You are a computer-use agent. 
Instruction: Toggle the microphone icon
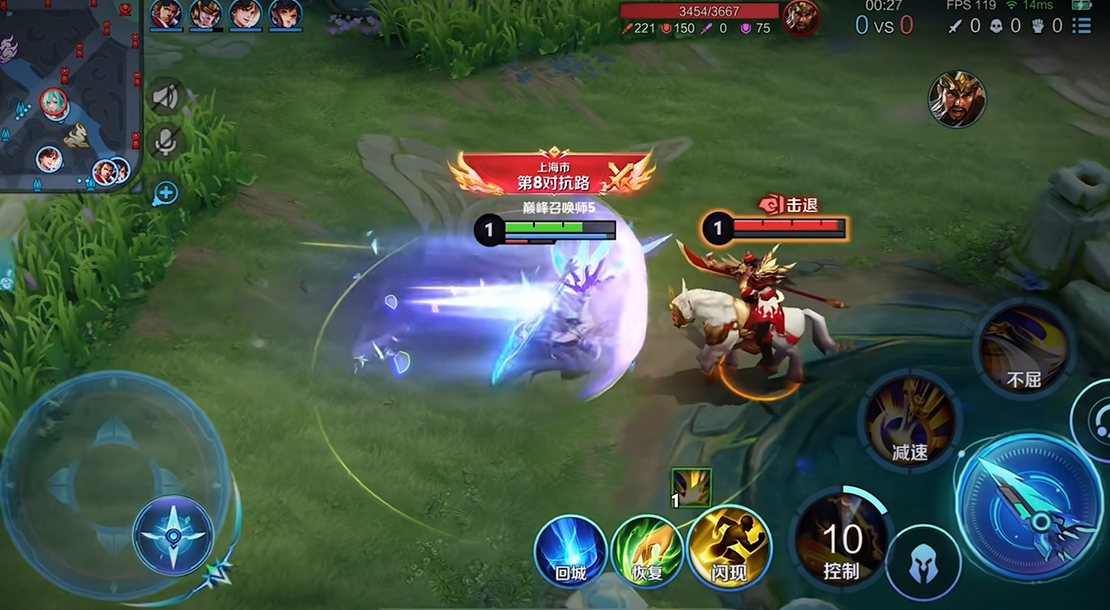(x=165, y=141)
